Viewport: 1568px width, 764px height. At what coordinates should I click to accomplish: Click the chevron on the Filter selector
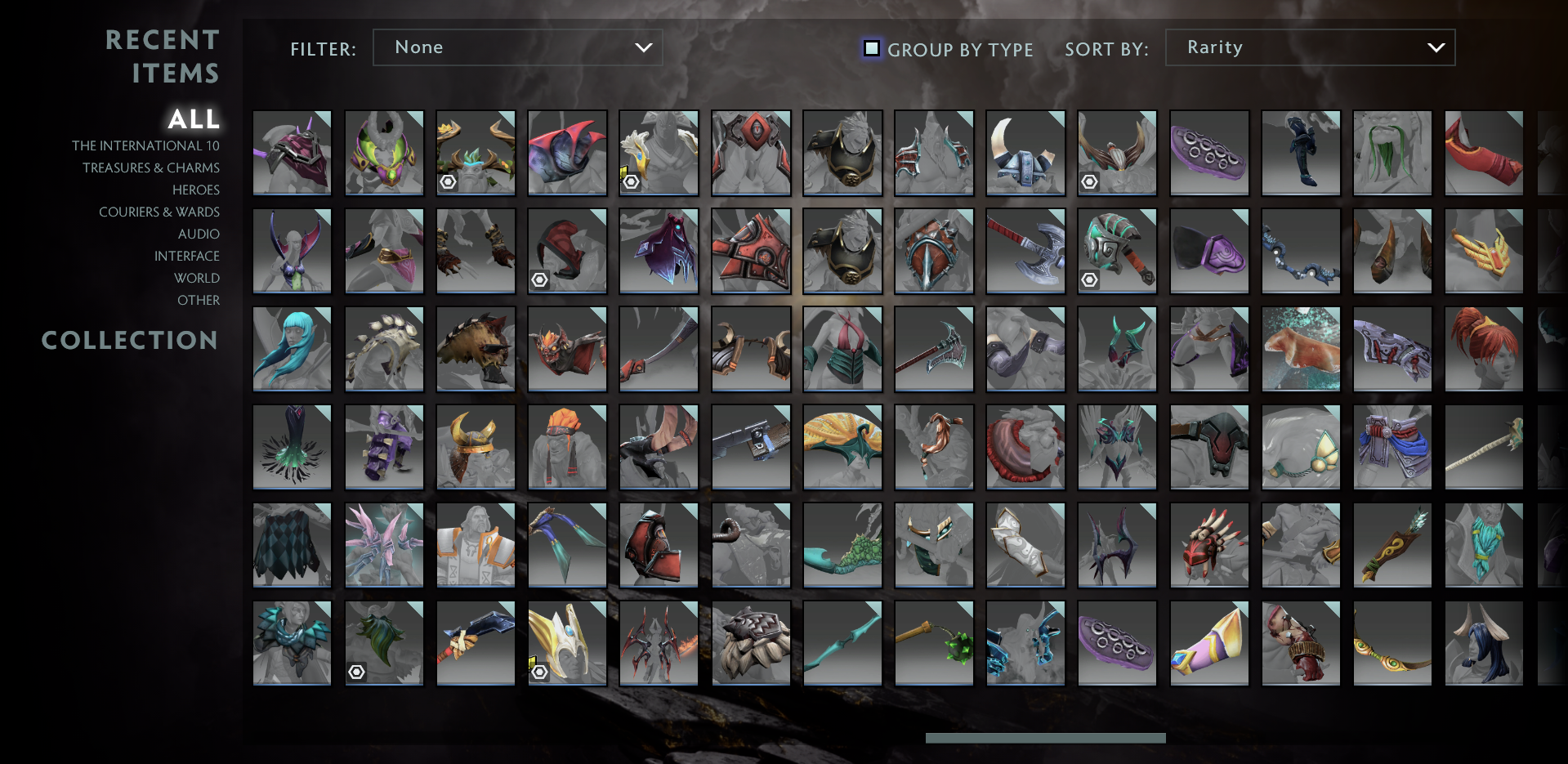coord(643,47)
